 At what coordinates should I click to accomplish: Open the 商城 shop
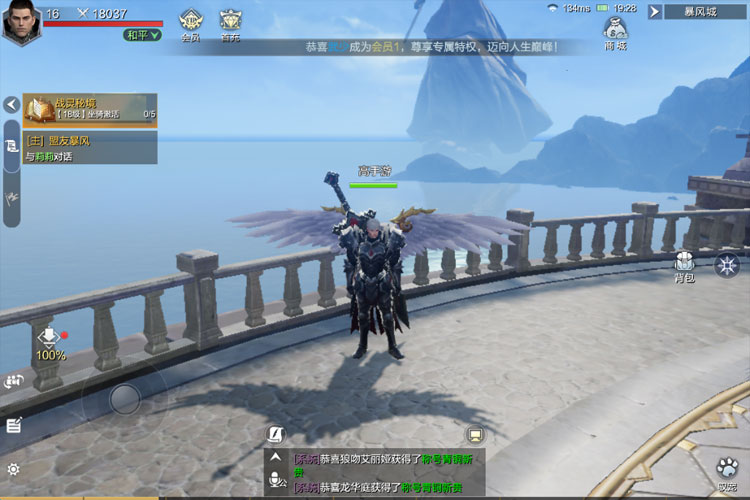615,32
